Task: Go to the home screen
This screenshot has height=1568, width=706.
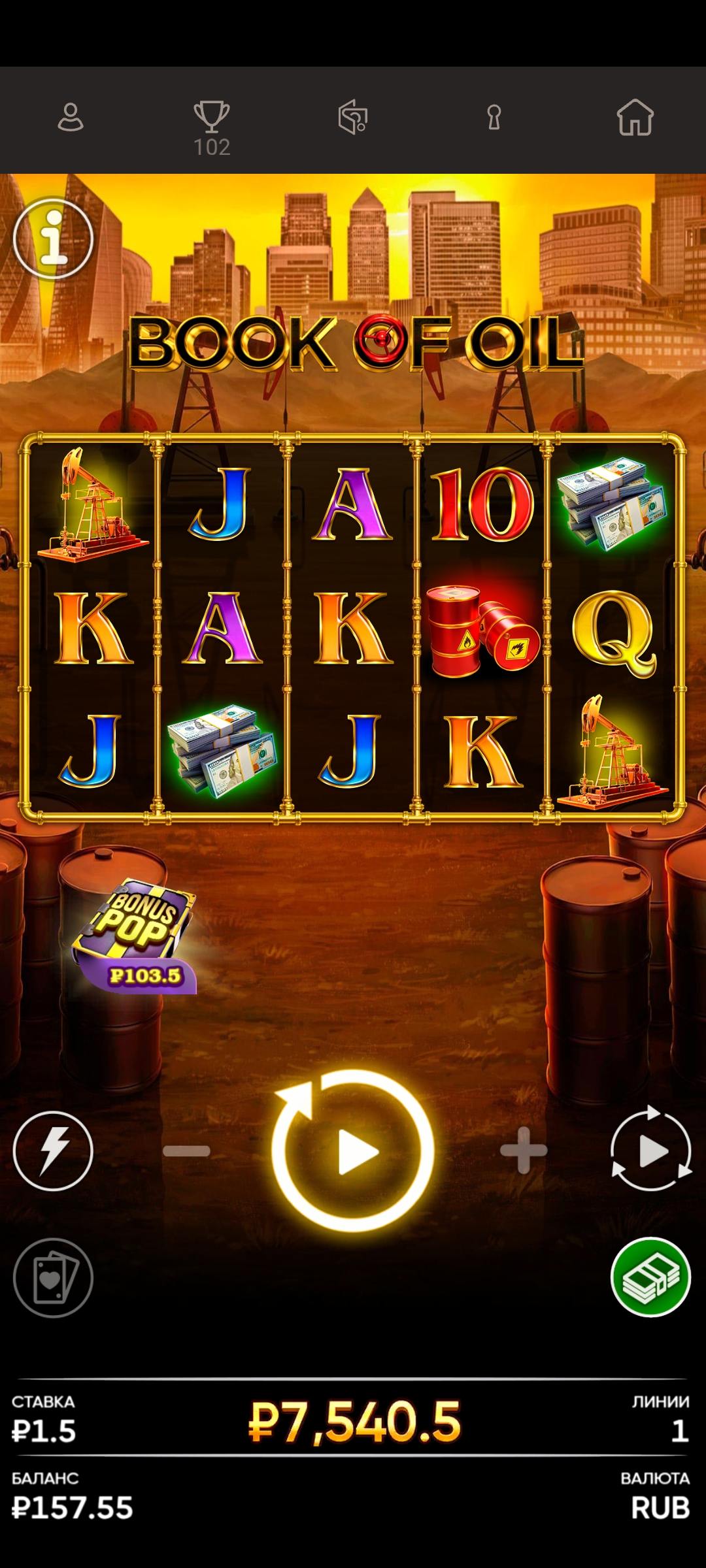Action: [635, 118]
